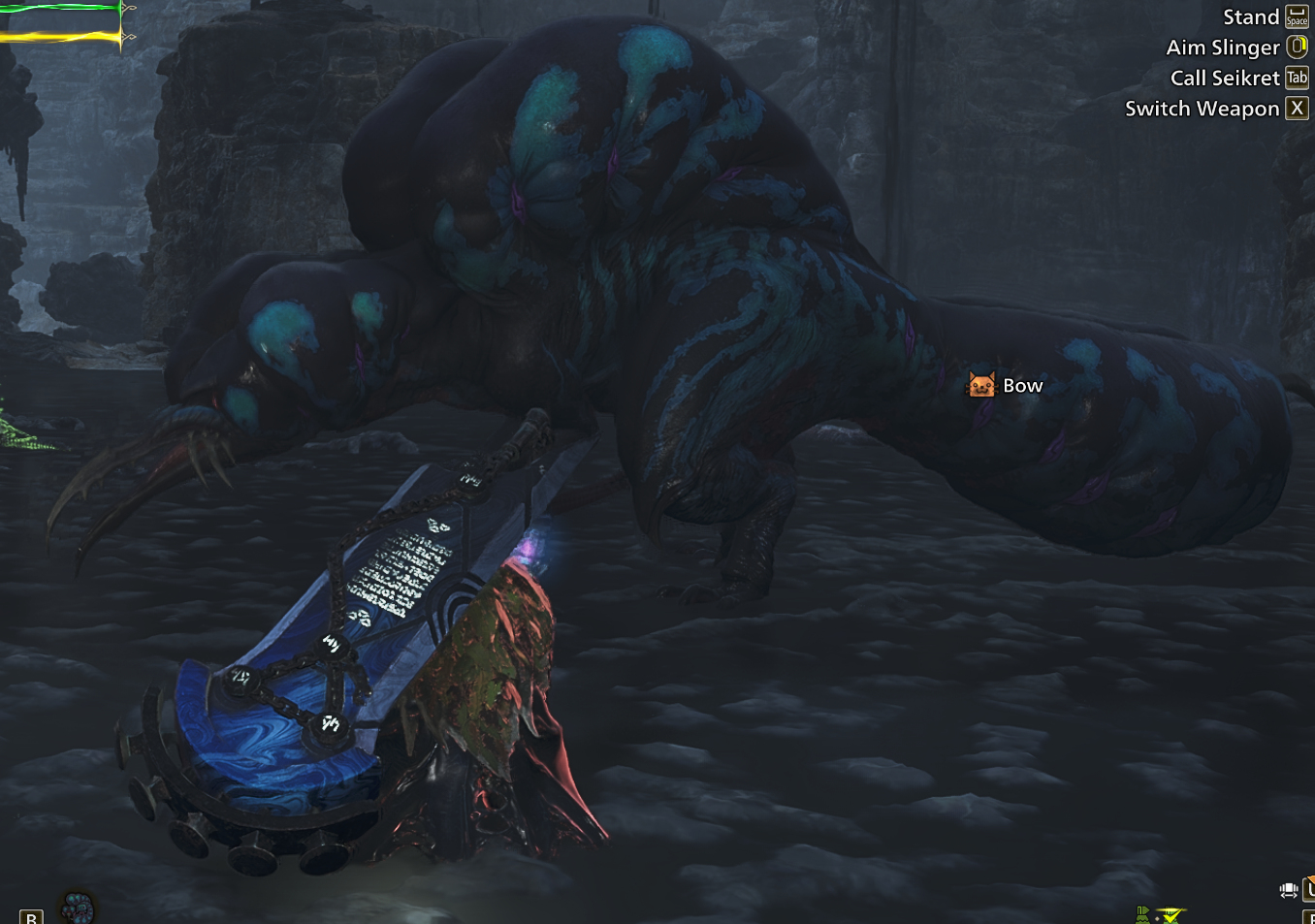The image size is (1315, 924).
Task: Select the green potion item icon
Action: pyautogui.click(x=1142, y=913)
